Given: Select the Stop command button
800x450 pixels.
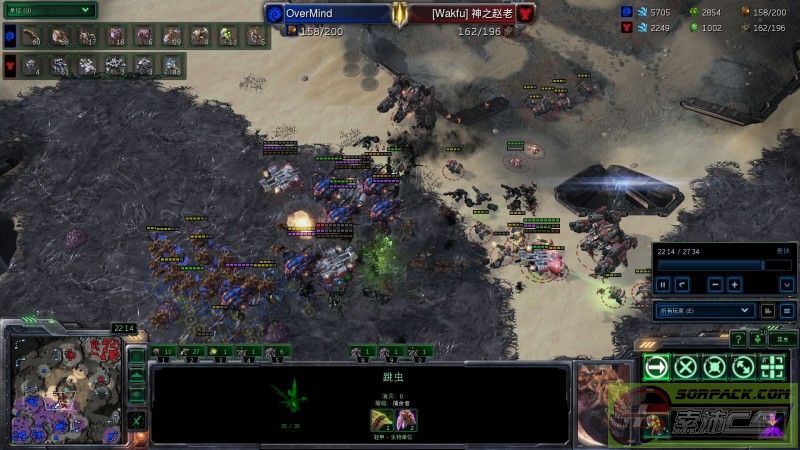Looking at the screenshot, I should [x=685, y=366].
